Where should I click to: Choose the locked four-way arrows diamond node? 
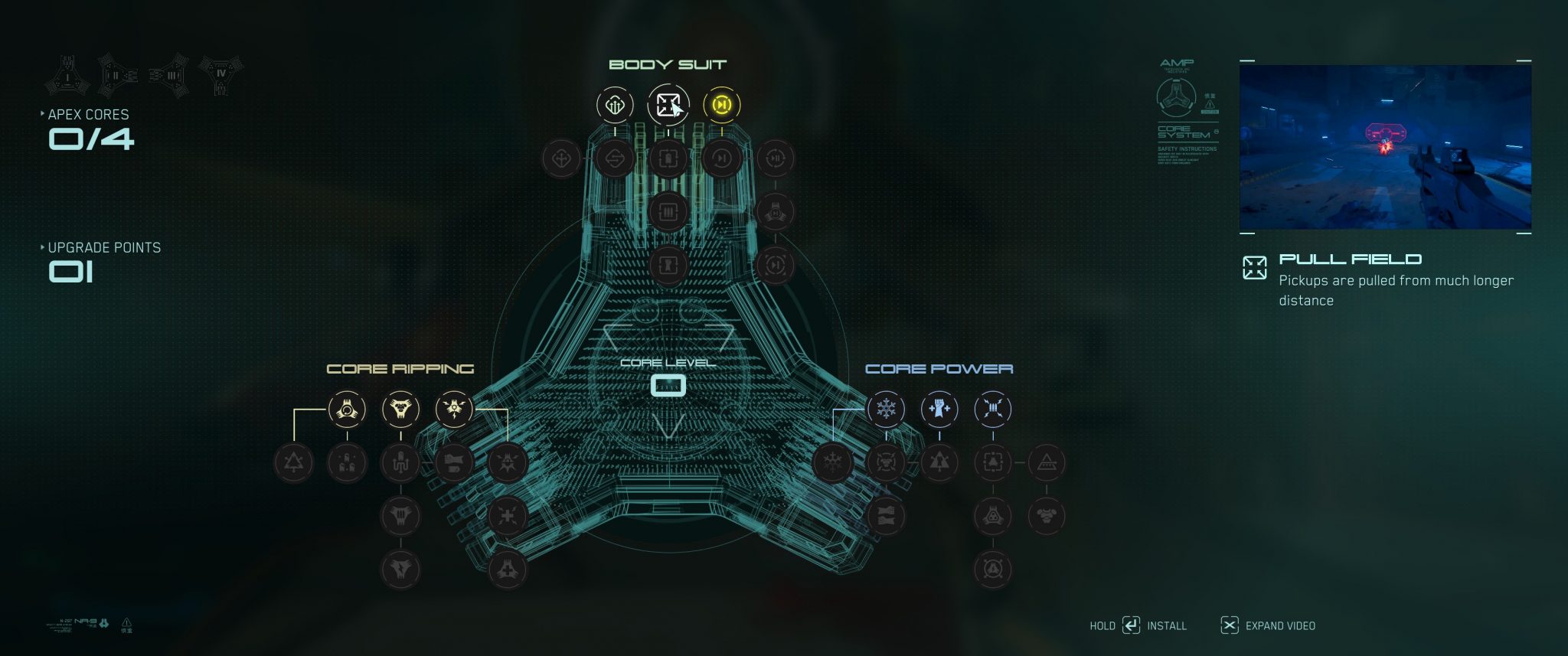(x=561, y=158)
